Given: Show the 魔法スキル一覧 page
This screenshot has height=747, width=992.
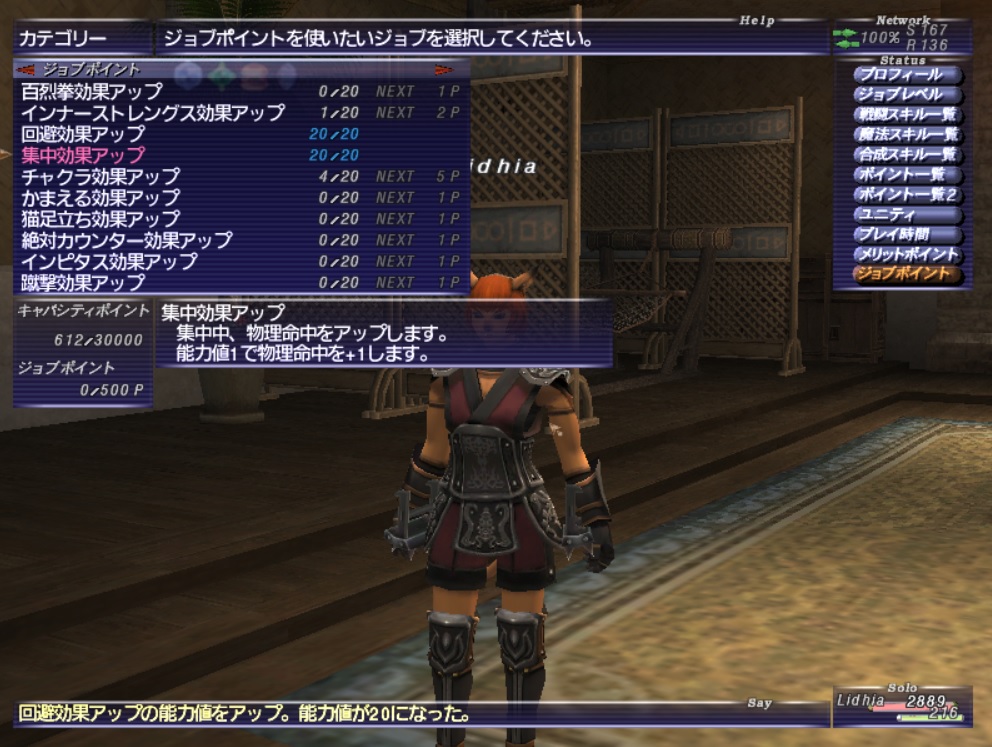Looking at the screenshot, I should pos(908,135).
